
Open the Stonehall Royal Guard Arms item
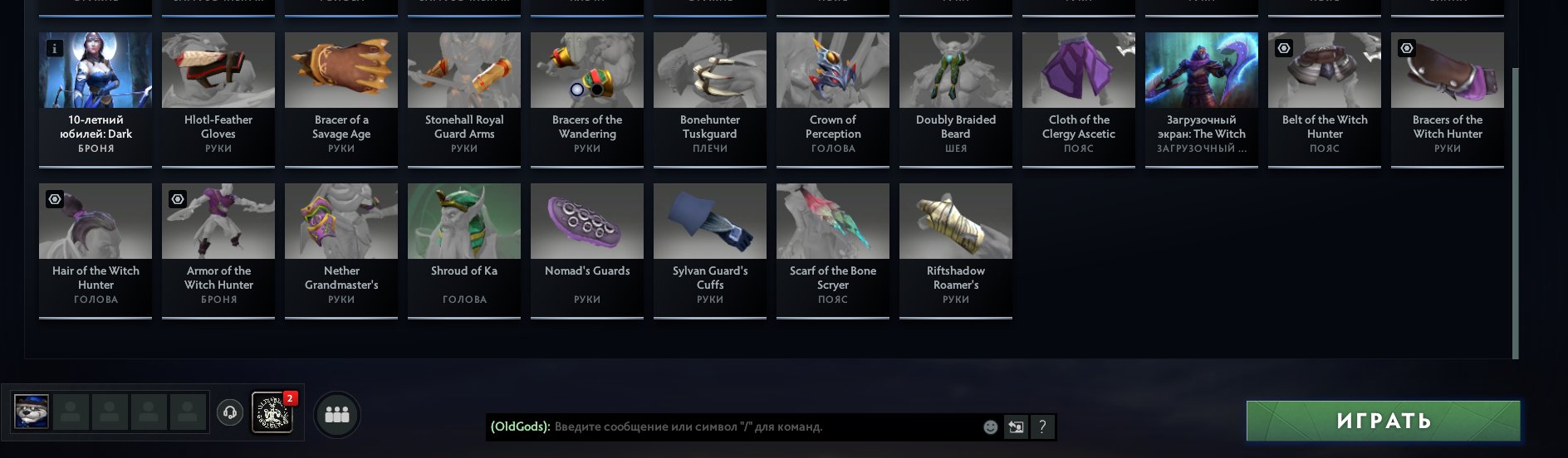point(464,98)
